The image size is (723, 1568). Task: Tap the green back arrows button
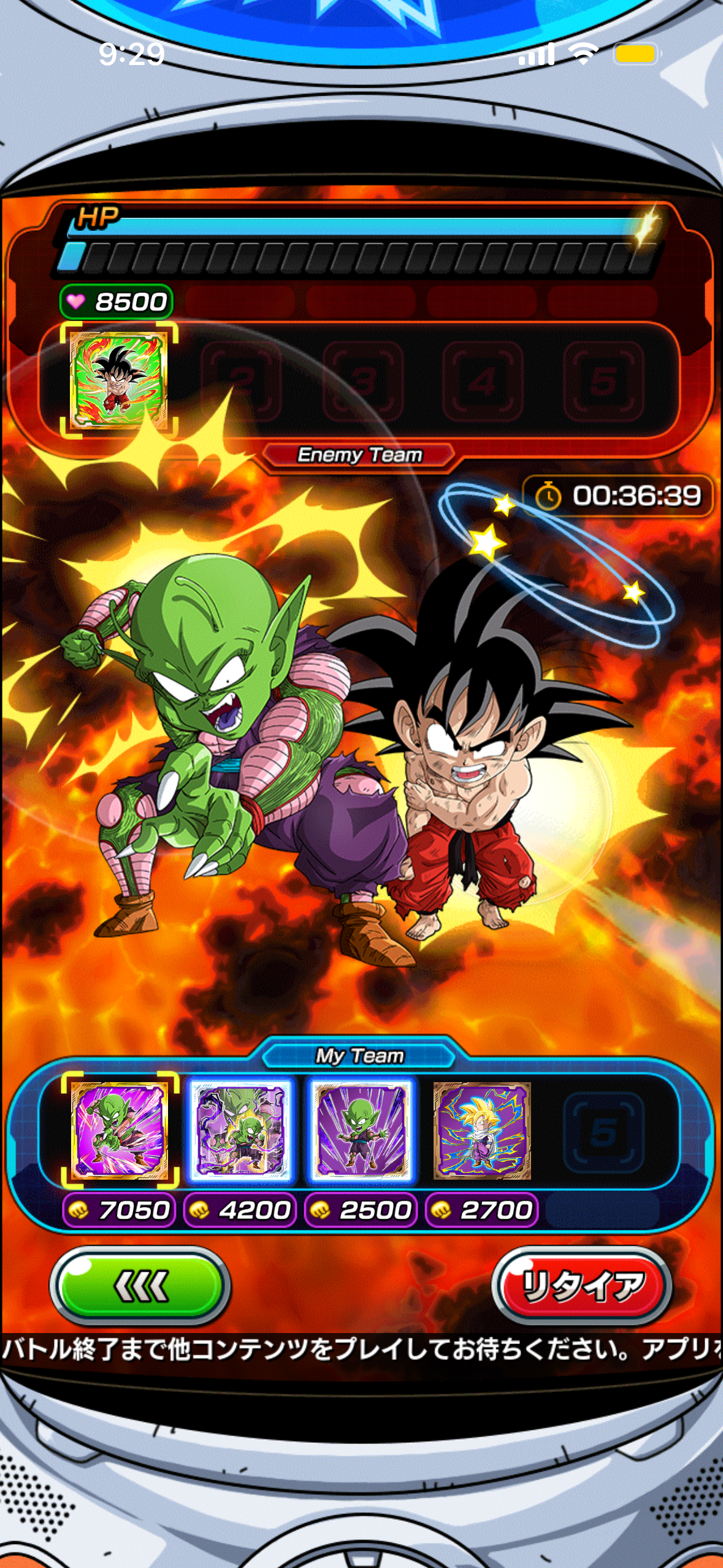pyautogui.click(x=140, y=1285)
